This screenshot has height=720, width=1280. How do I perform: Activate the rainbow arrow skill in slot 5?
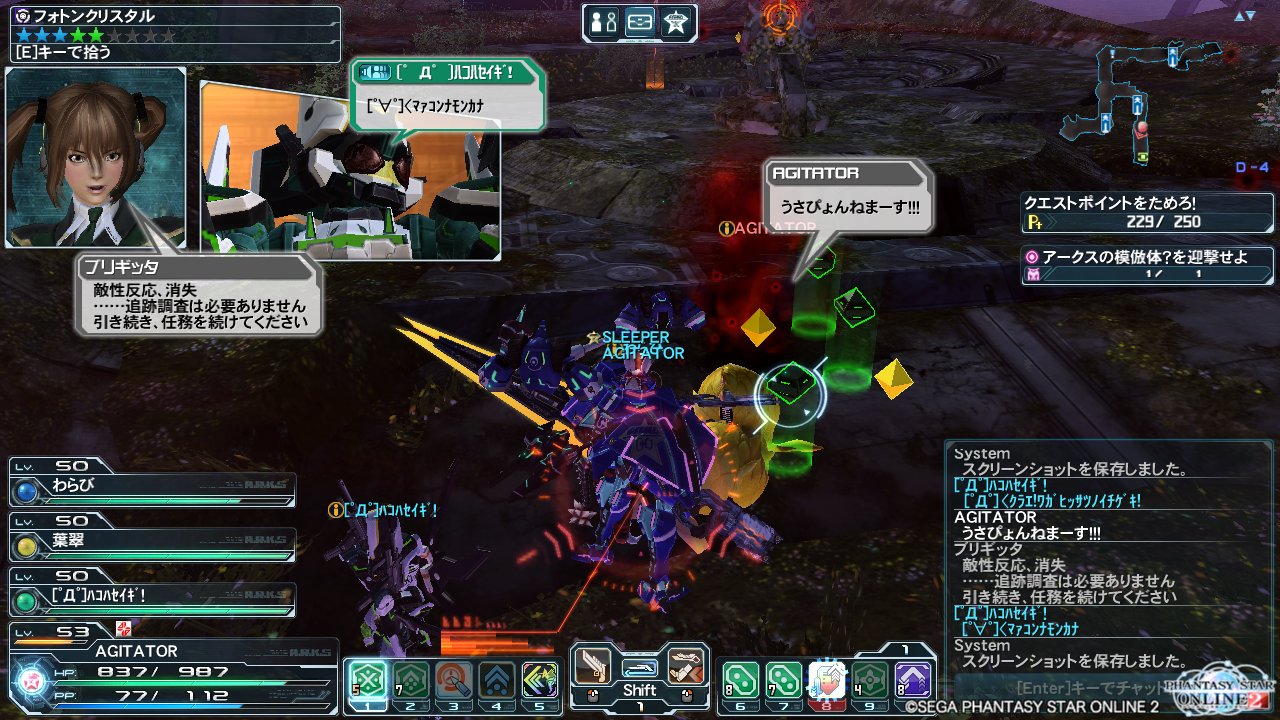pyautogui.click(x=540, y=680)
